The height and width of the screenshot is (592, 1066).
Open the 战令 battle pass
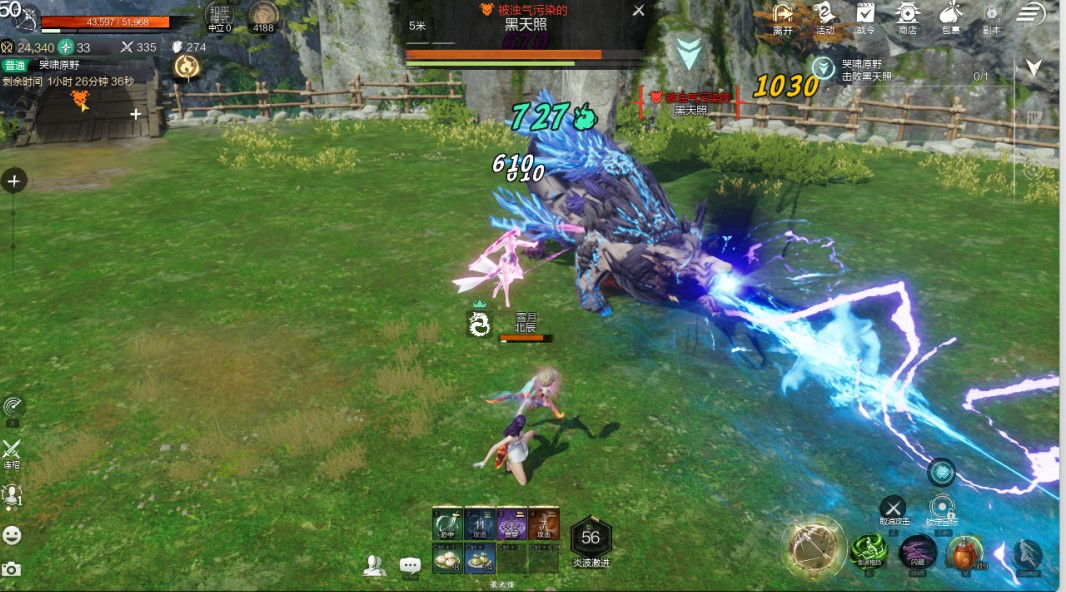click(x=865, y=15)
